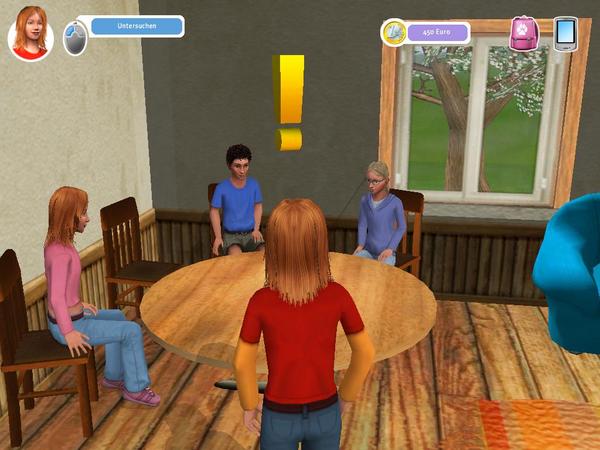
Task: Open the handheld phone device
Action: coord(565,33)
